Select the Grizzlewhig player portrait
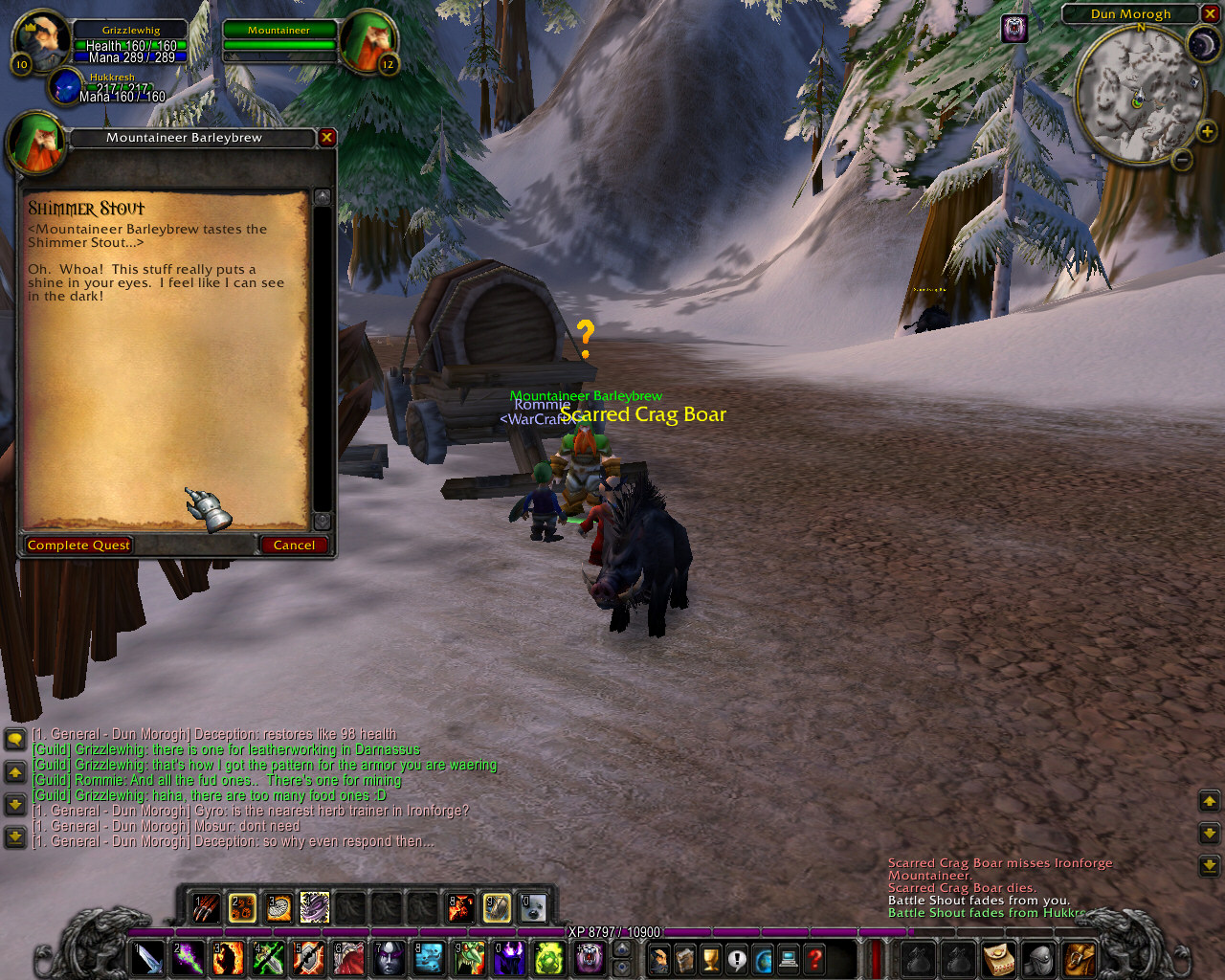 click(38, 40)
